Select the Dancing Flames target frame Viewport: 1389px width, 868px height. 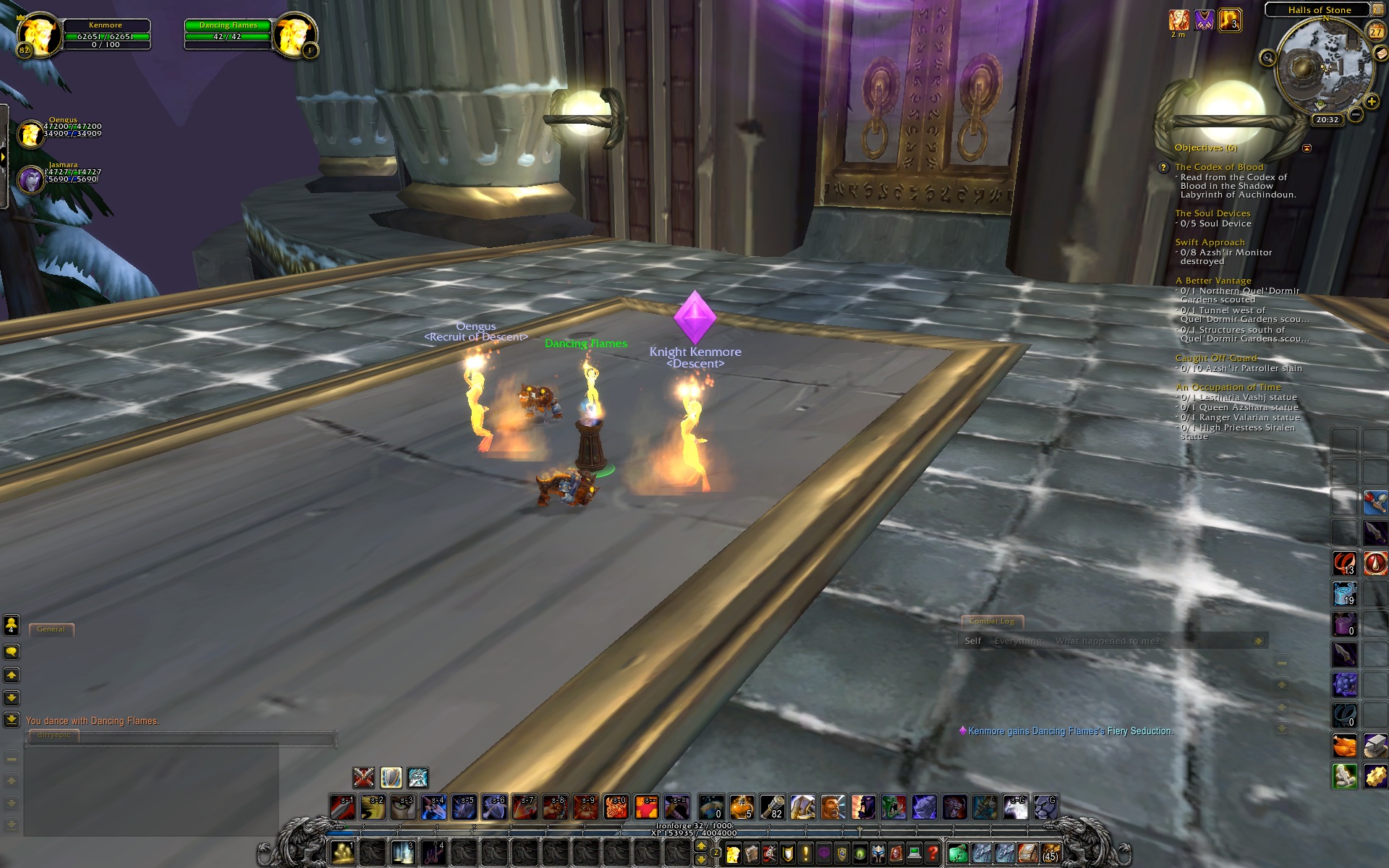[x=227, y=34]
